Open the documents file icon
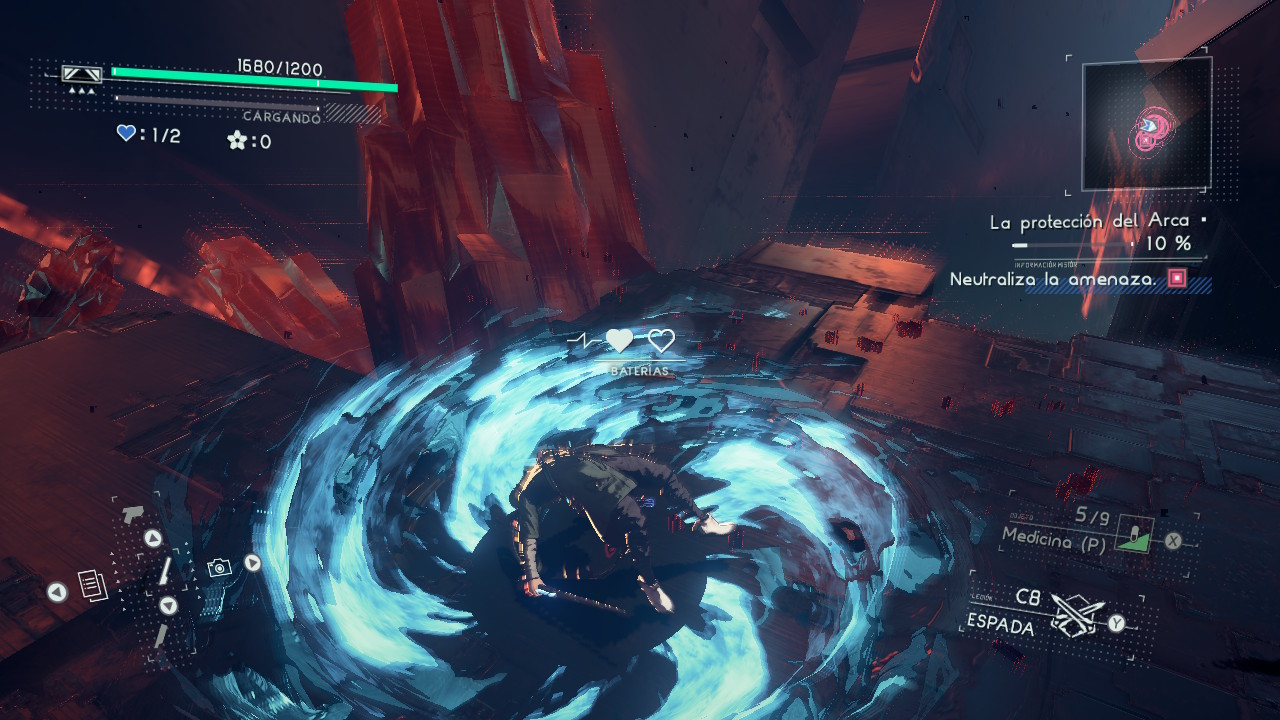Screen dimensions: 1280x720 (91, 586)
